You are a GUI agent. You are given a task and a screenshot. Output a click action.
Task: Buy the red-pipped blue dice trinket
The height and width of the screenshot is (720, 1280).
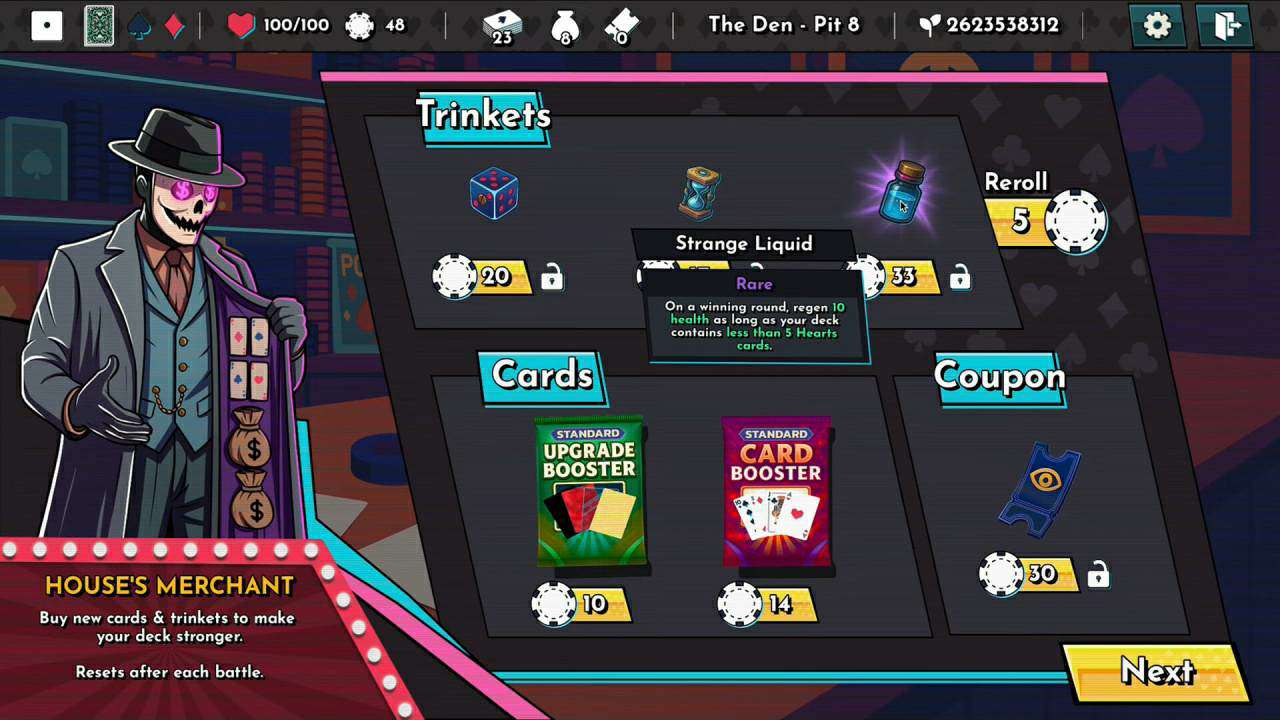pyautogui.click(x=494, y=193)
